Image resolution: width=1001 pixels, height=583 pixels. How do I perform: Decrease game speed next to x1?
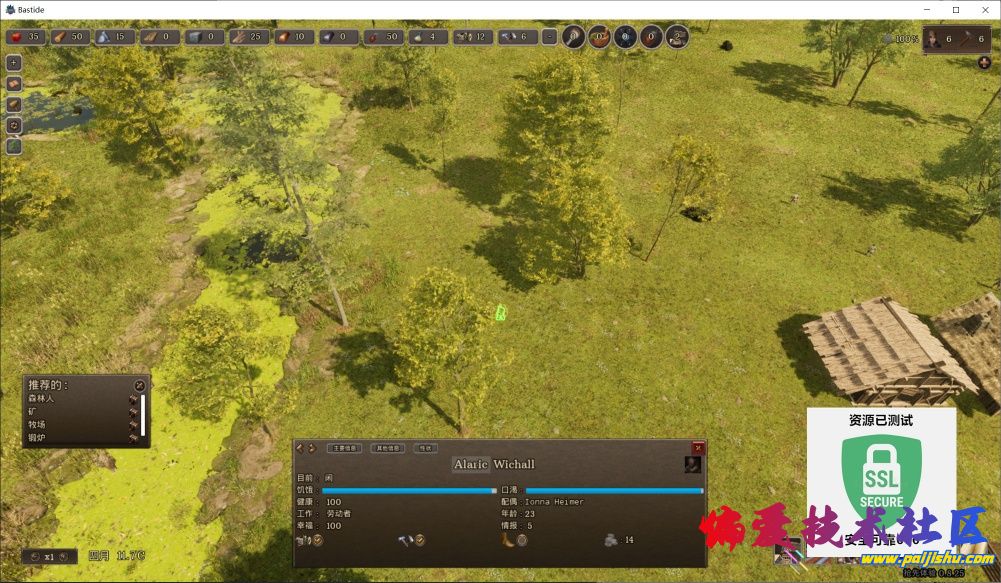click(33, 556)
